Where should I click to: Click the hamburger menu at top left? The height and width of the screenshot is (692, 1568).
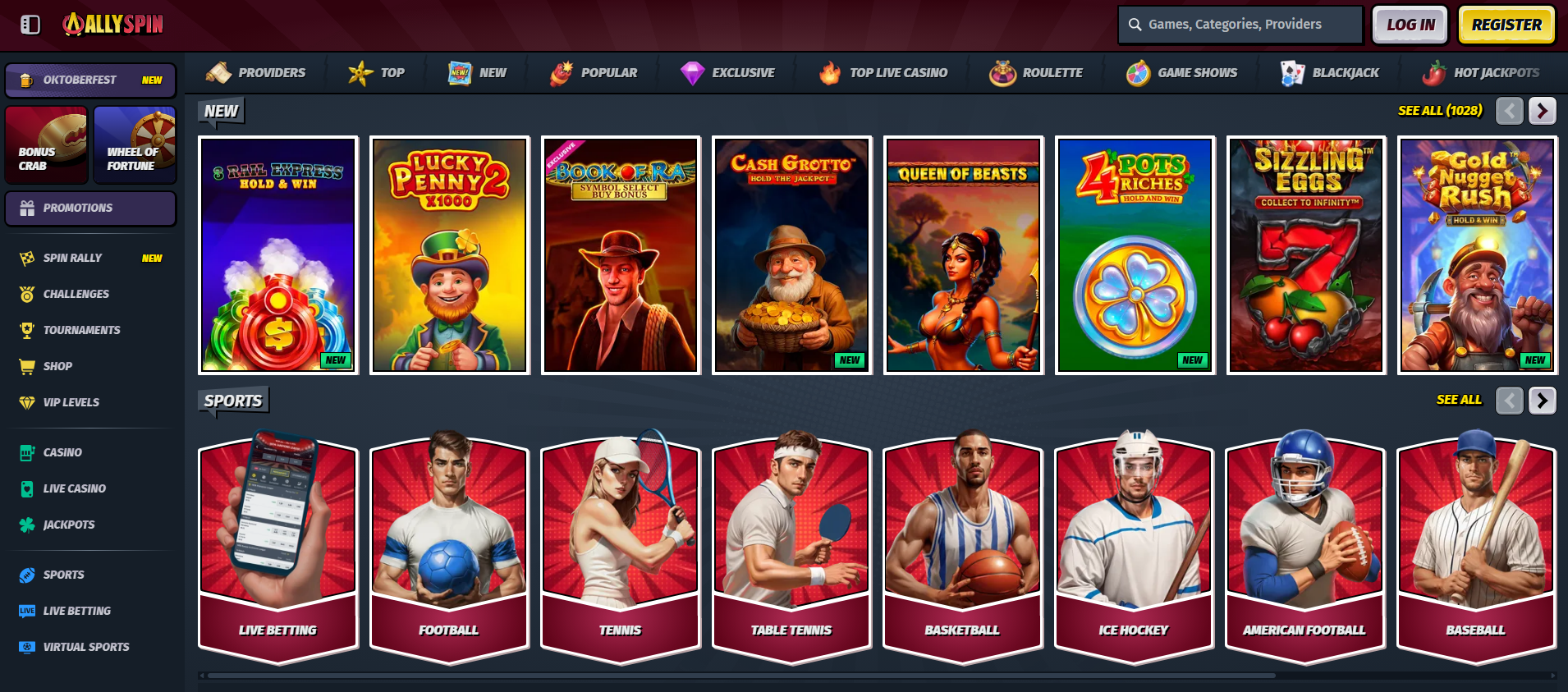[30, 25]
